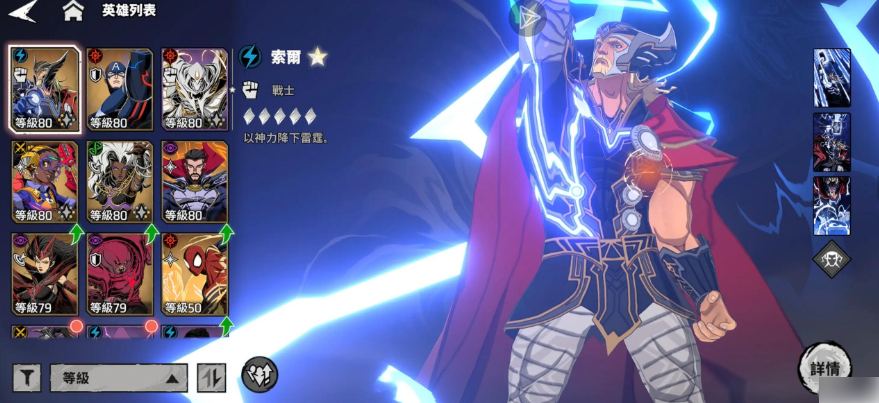Go back with the arrow button
This screenshot has width=879, height=403.
tap(22, 12)
